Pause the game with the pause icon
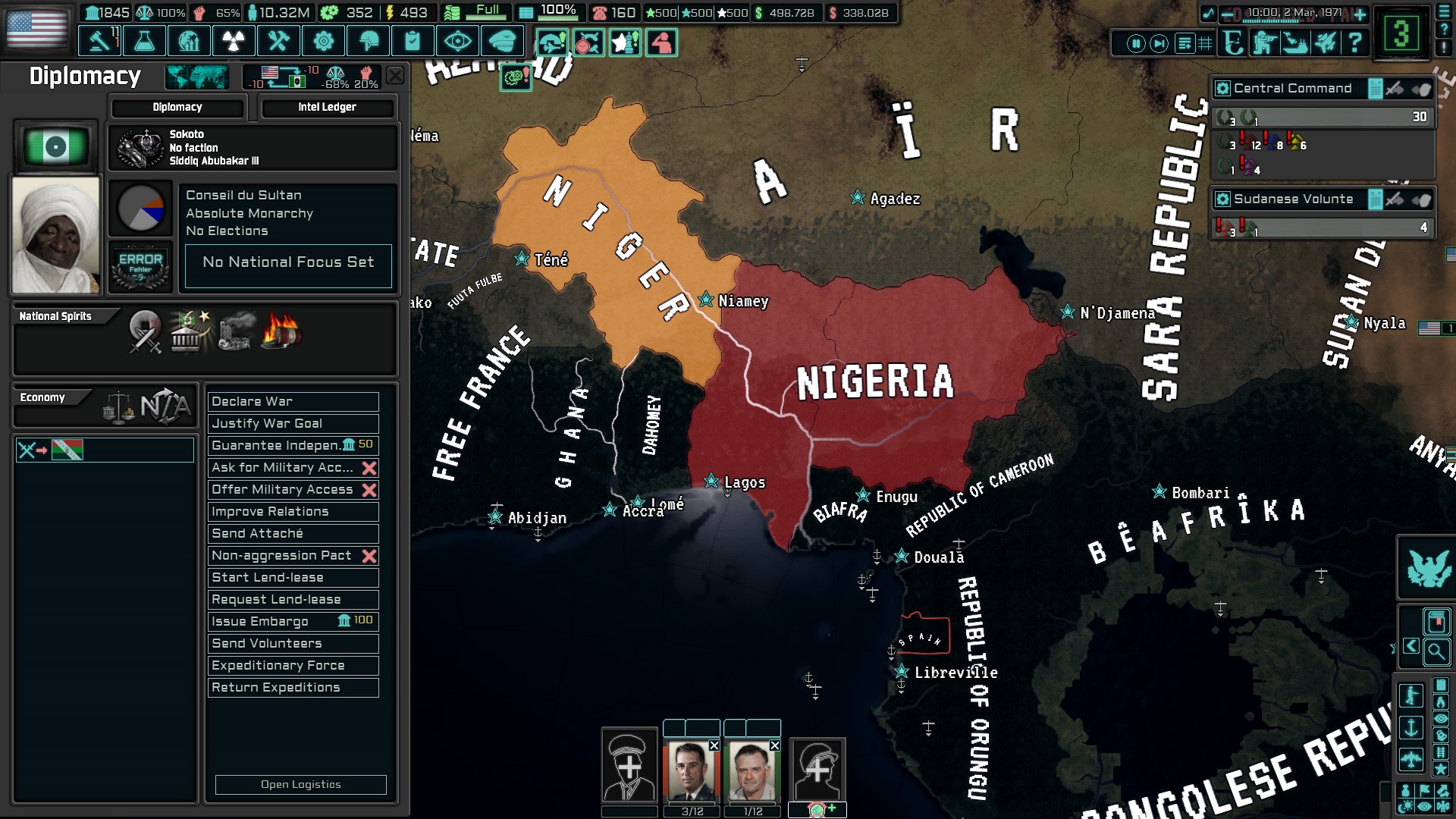1456x819 pixels. click(1137, 43)
